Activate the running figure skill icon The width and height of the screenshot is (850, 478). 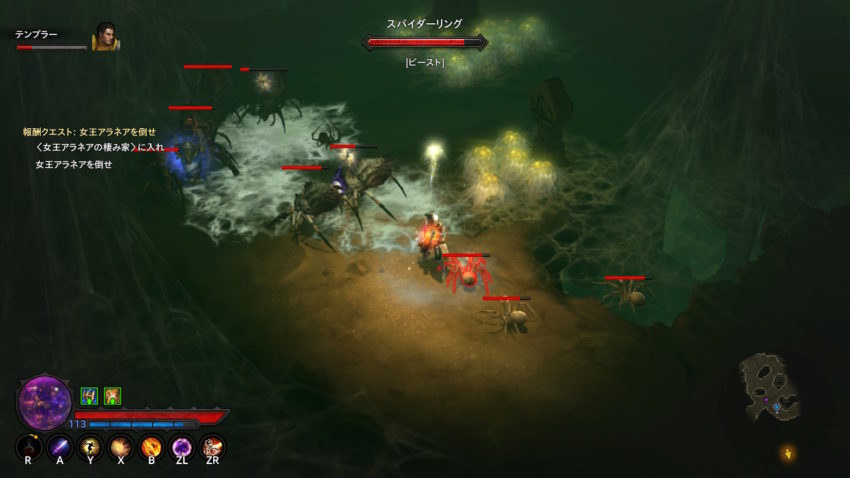[x=90, y=447]
